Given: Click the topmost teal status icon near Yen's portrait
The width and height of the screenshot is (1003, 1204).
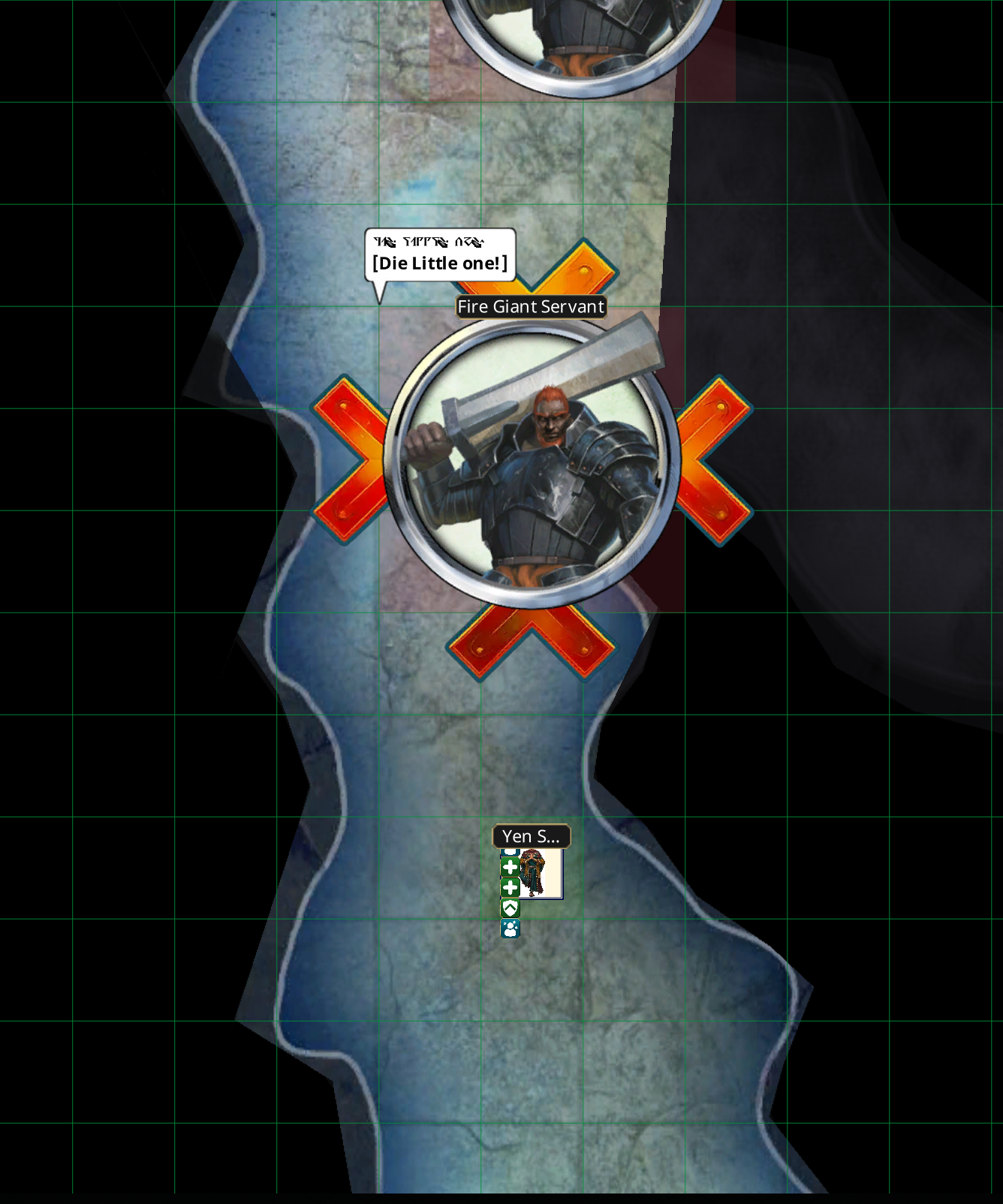Looking at the screenshot, I should 511,850.
